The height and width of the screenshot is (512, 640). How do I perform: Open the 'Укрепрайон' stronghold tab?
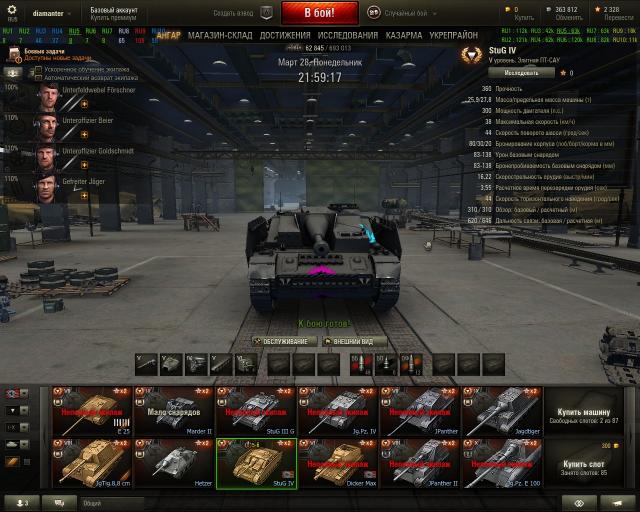point(452,35)
